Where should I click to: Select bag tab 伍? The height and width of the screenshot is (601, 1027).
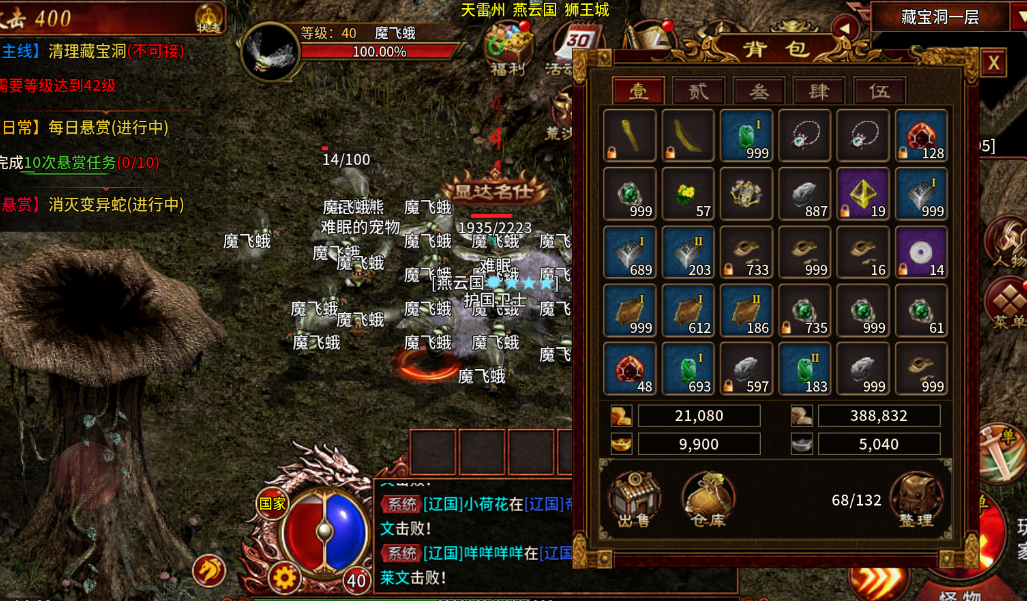pyautogui.click(x=879, y=91)
